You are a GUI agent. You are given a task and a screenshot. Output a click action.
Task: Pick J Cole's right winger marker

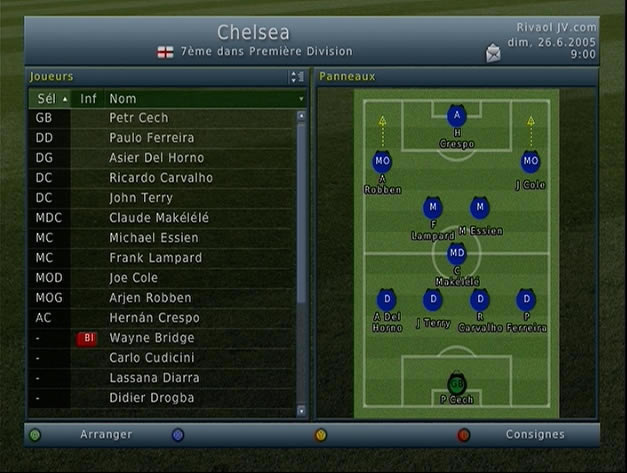530,161
